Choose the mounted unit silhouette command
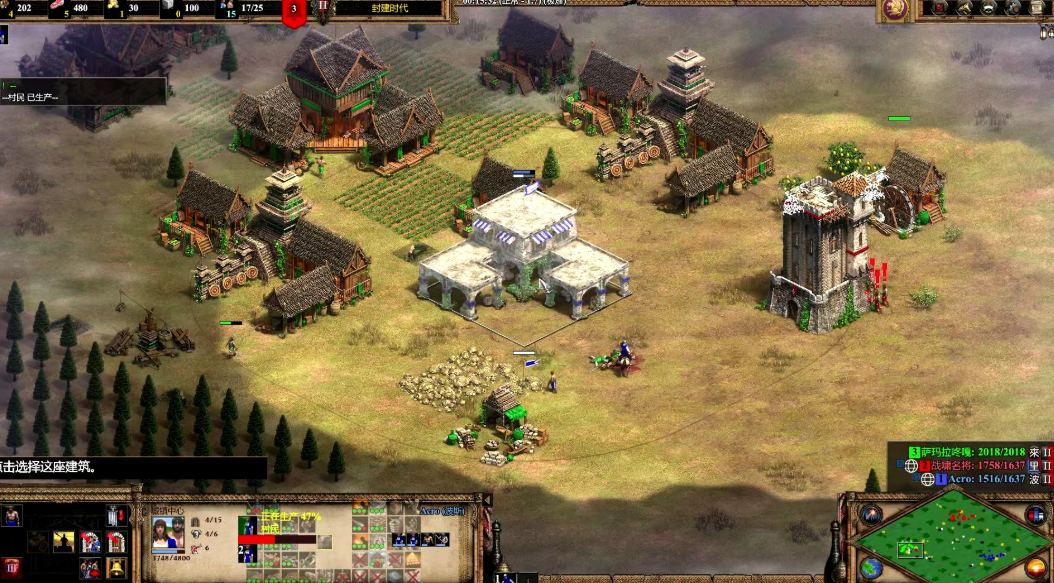Viewport: 1054px width, 583px height. pyautogui.click(x=63, y=541)
